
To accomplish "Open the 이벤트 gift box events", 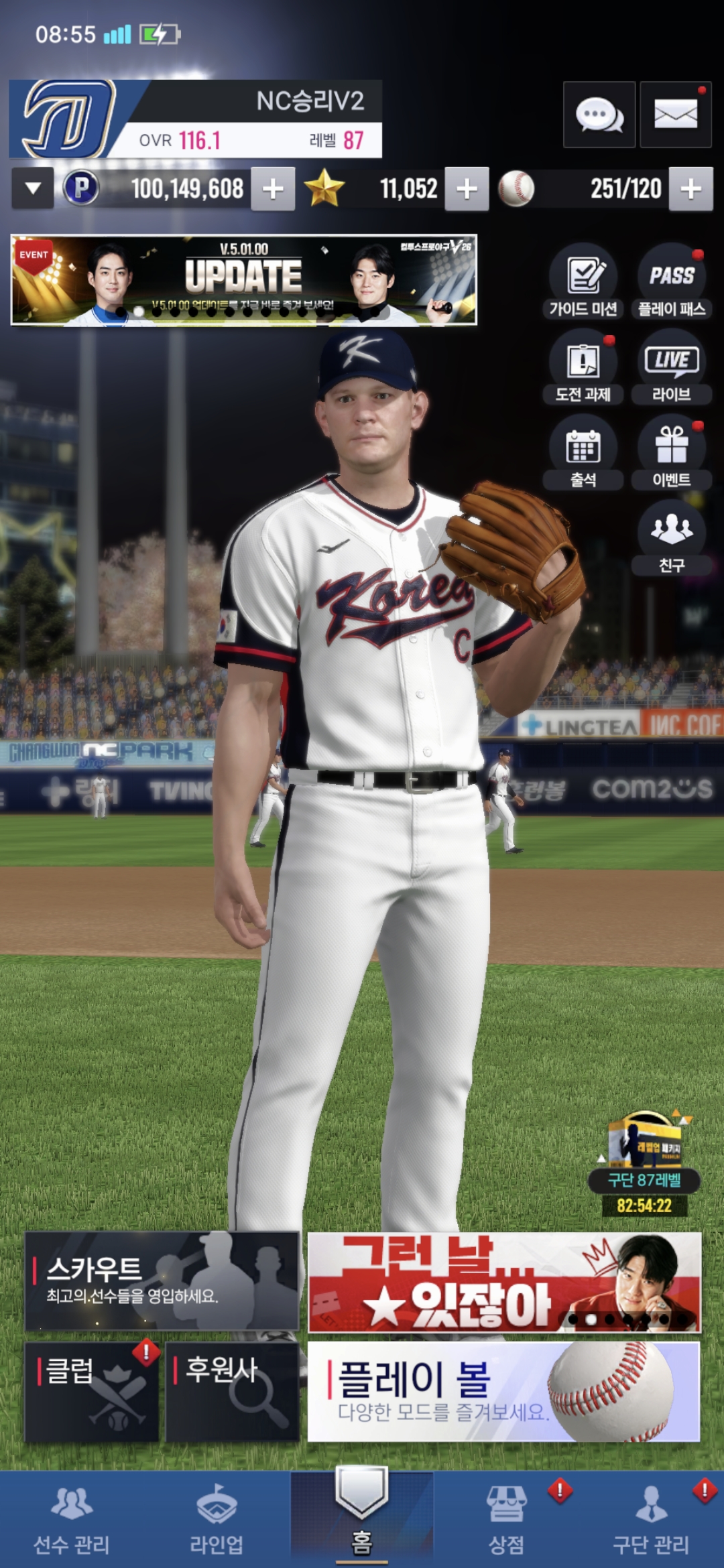I will coord(671,452).
